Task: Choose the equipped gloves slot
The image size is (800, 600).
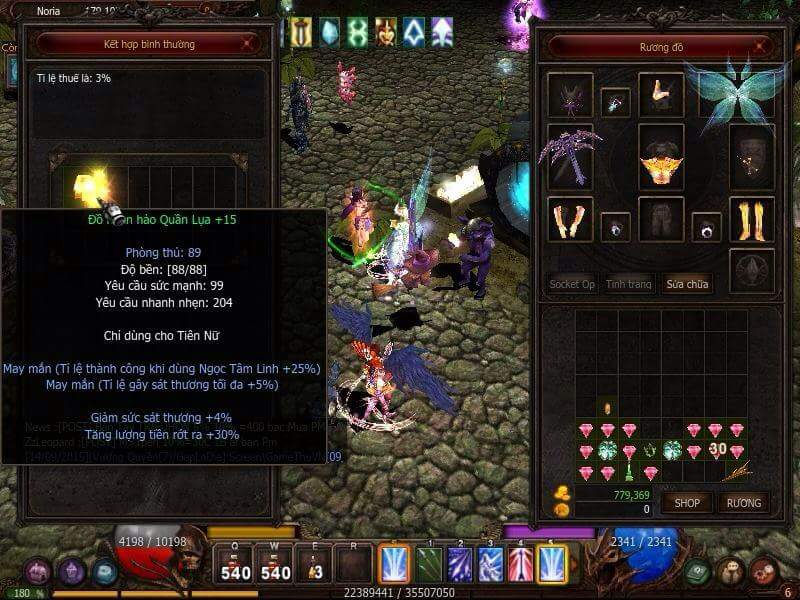Action: (570, 219)
